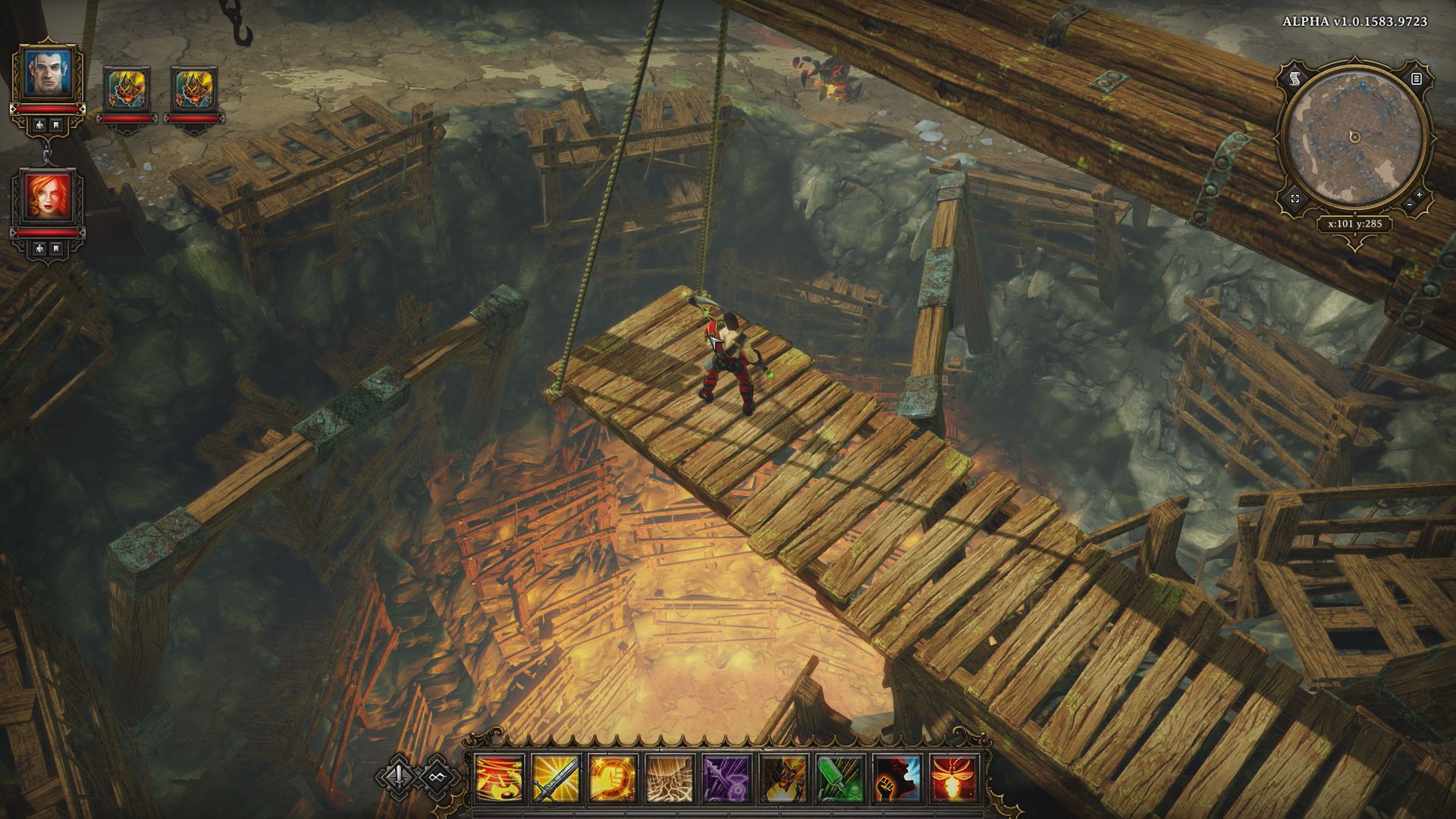Use the green poison vial skill
The height and width of the screenshot is (819, 1456).
839,780
